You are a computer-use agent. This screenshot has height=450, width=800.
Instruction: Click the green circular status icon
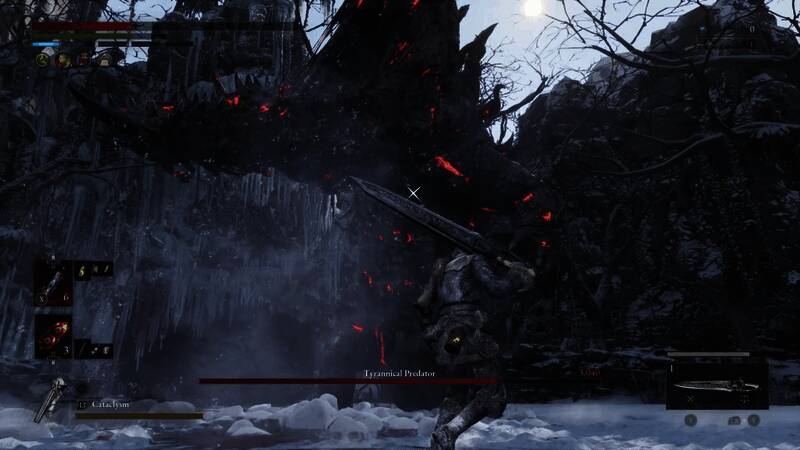pyautogui.click(x=43, y=60)
